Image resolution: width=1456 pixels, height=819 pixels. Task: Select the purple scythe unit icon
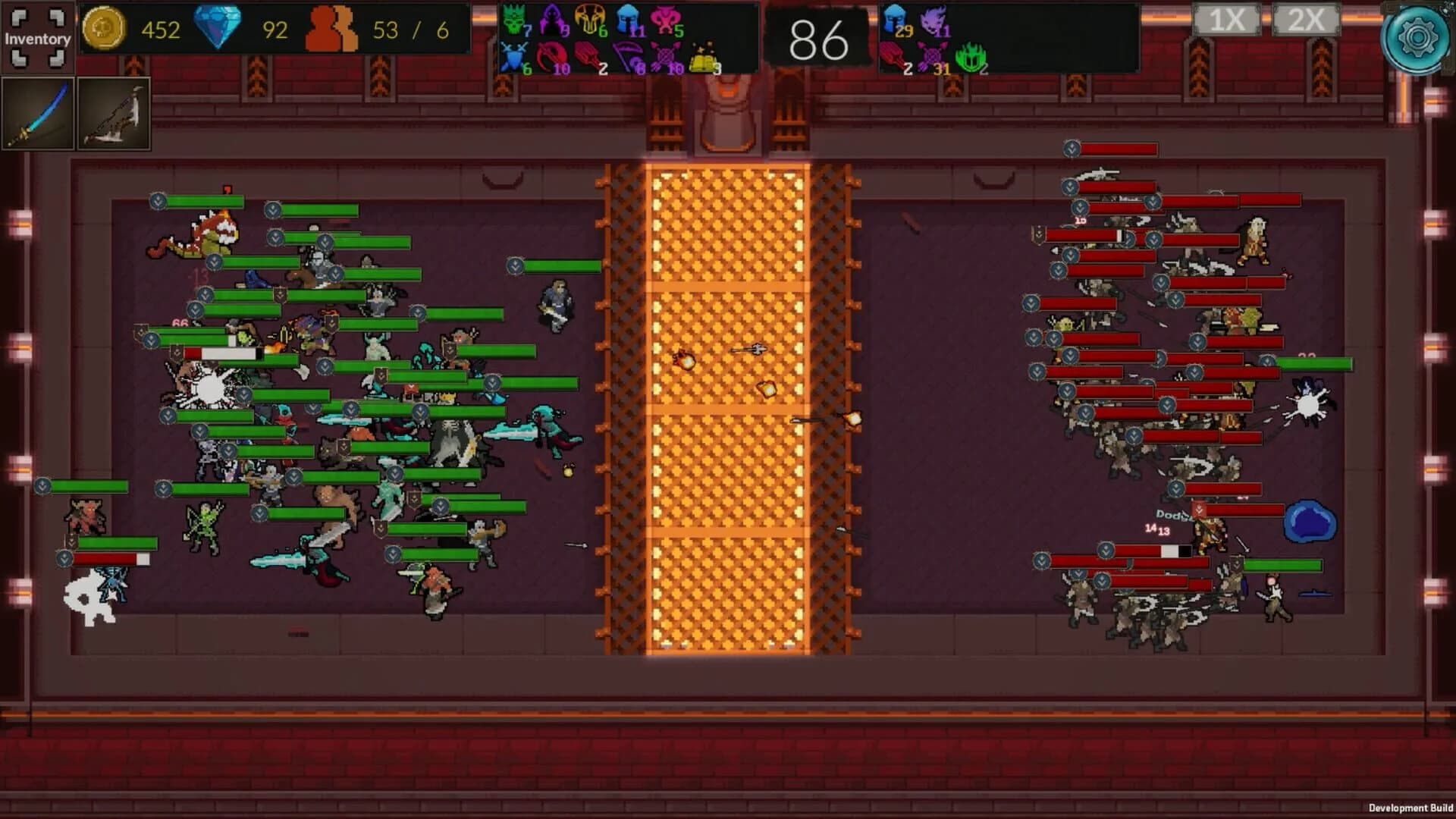pos(628,55)
